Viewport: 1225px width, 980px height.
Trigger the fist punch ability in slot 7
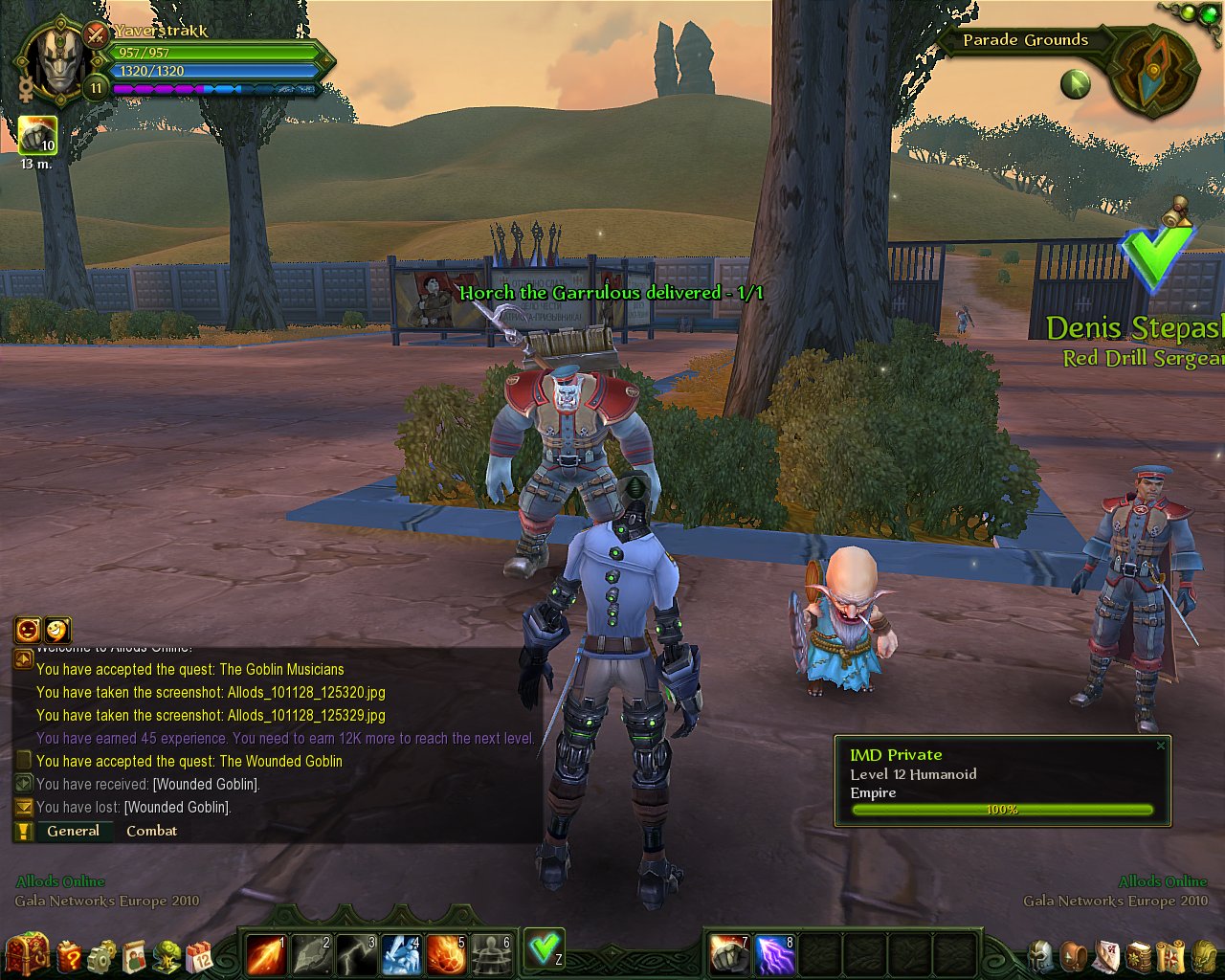pos(730,953)
